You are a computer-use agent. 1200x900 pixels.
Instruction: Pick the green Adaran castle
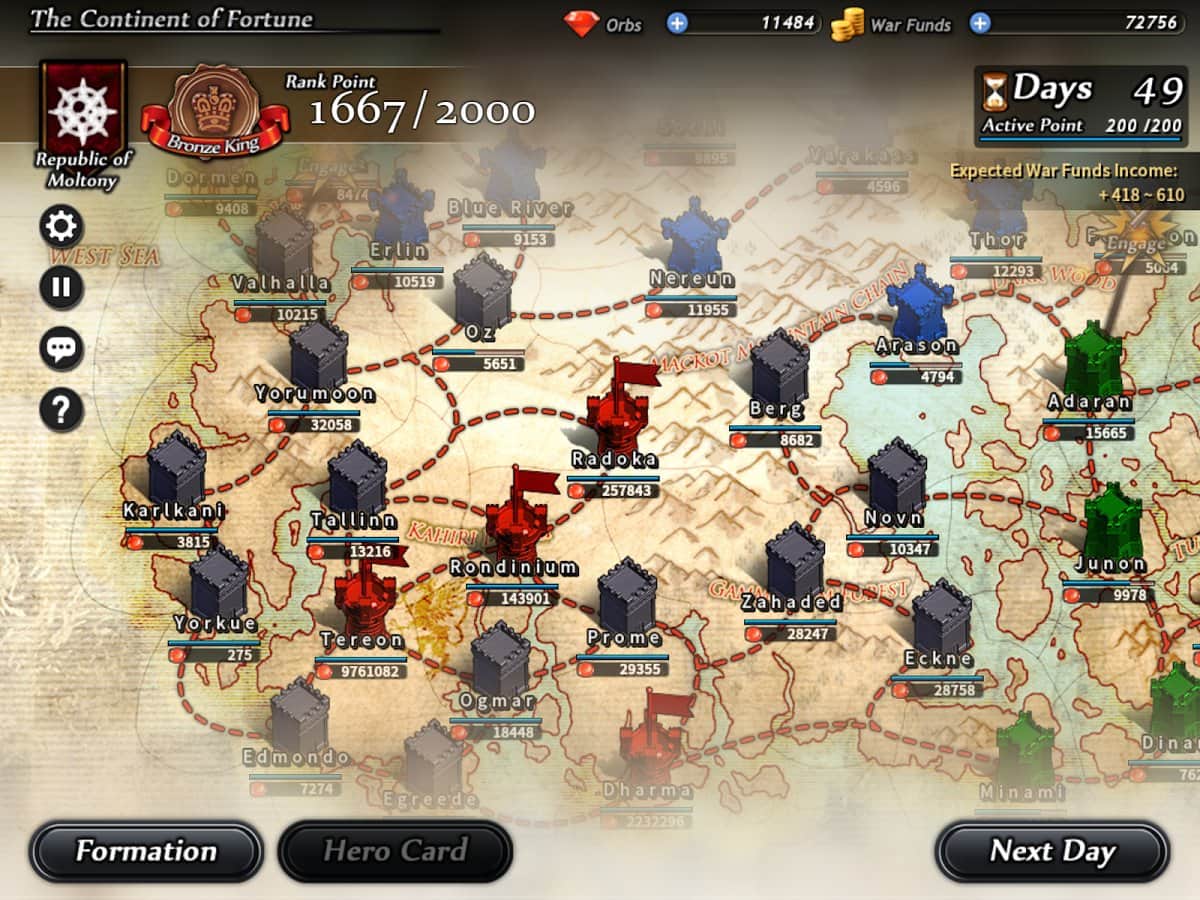pos(1092,362)
